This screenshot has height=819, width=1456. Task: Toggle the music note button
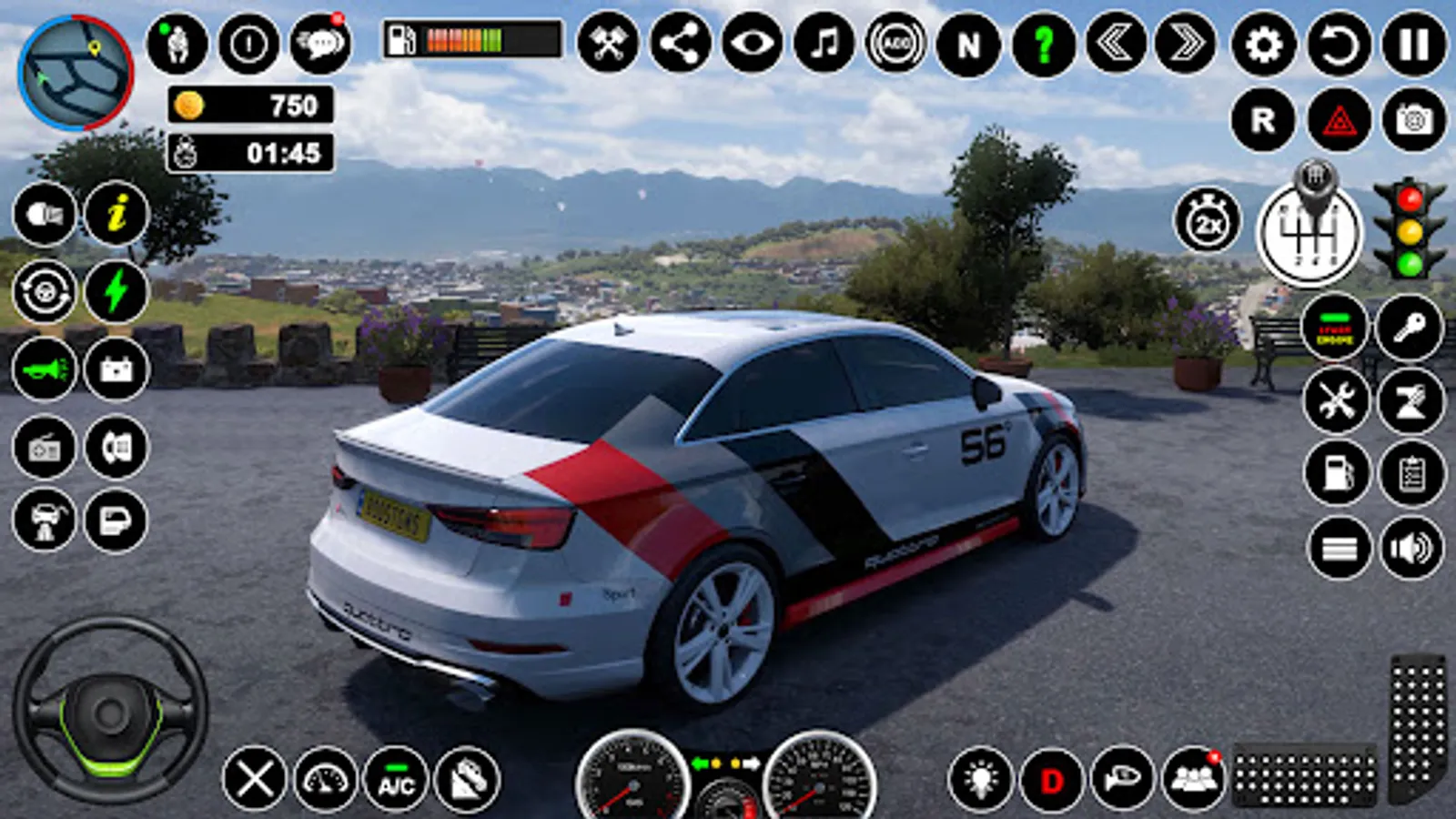[x=824, y=43]
